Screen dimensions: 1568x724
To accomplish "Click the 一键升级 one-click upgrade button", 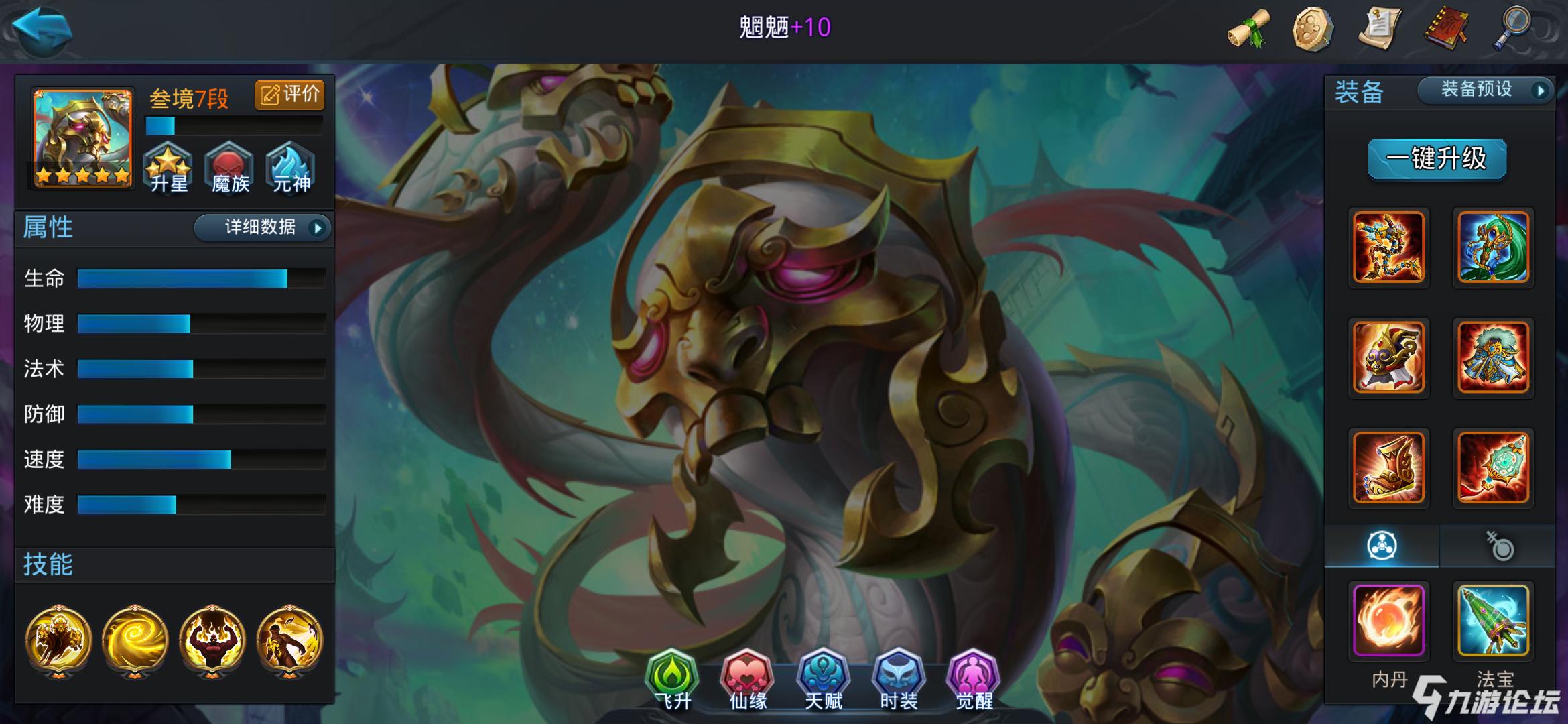I will [1437, 159].
